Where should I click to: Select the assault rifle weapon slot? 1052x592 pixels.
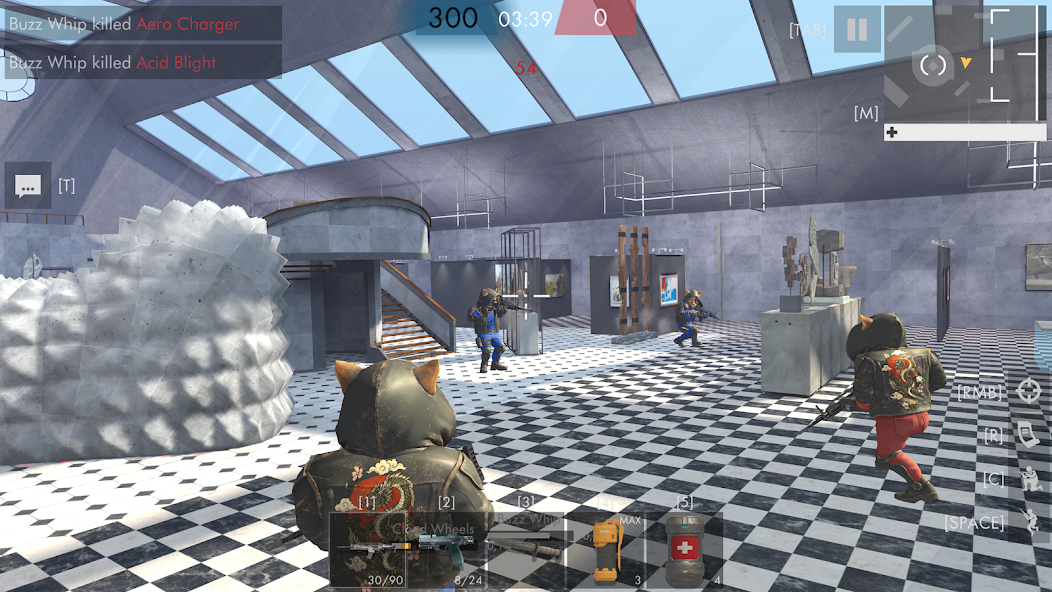(x=368, y=548)
